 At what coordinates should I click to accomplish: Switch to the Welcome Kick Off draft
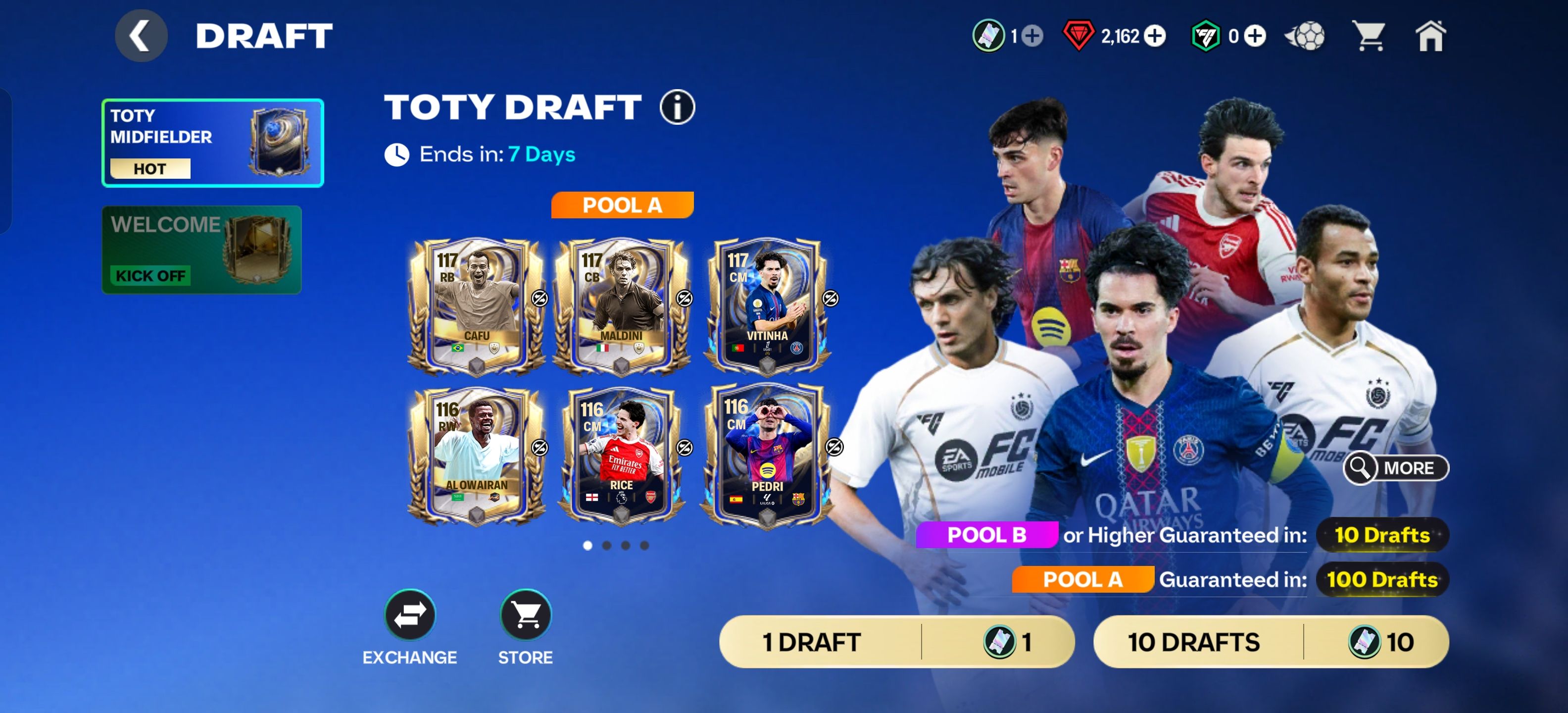(x=201, y=250)
